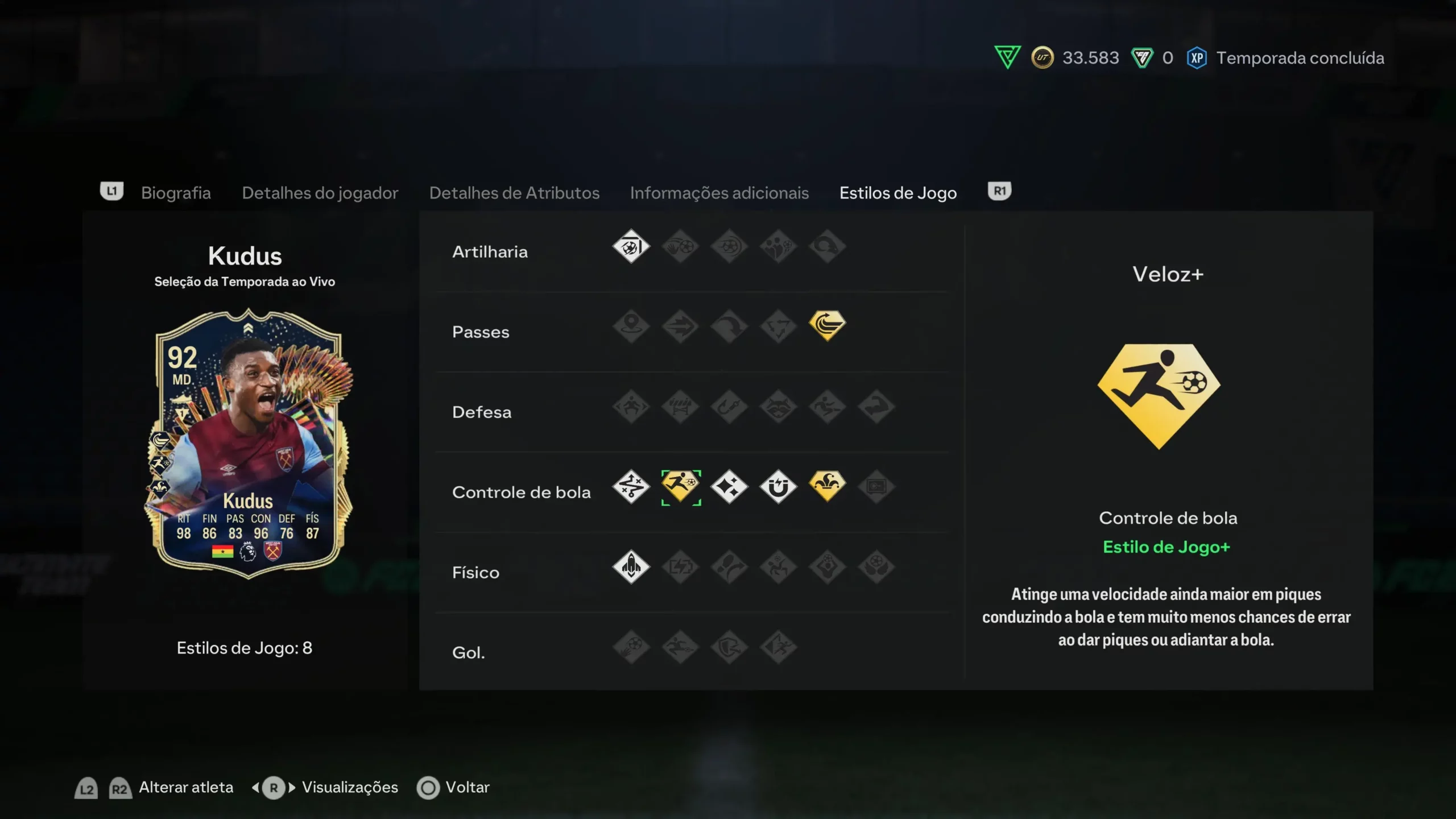1456x819 pixels.
Task: Click the first icon in the Gol. row
Action: pyautogui.click(x=631, y=647)
